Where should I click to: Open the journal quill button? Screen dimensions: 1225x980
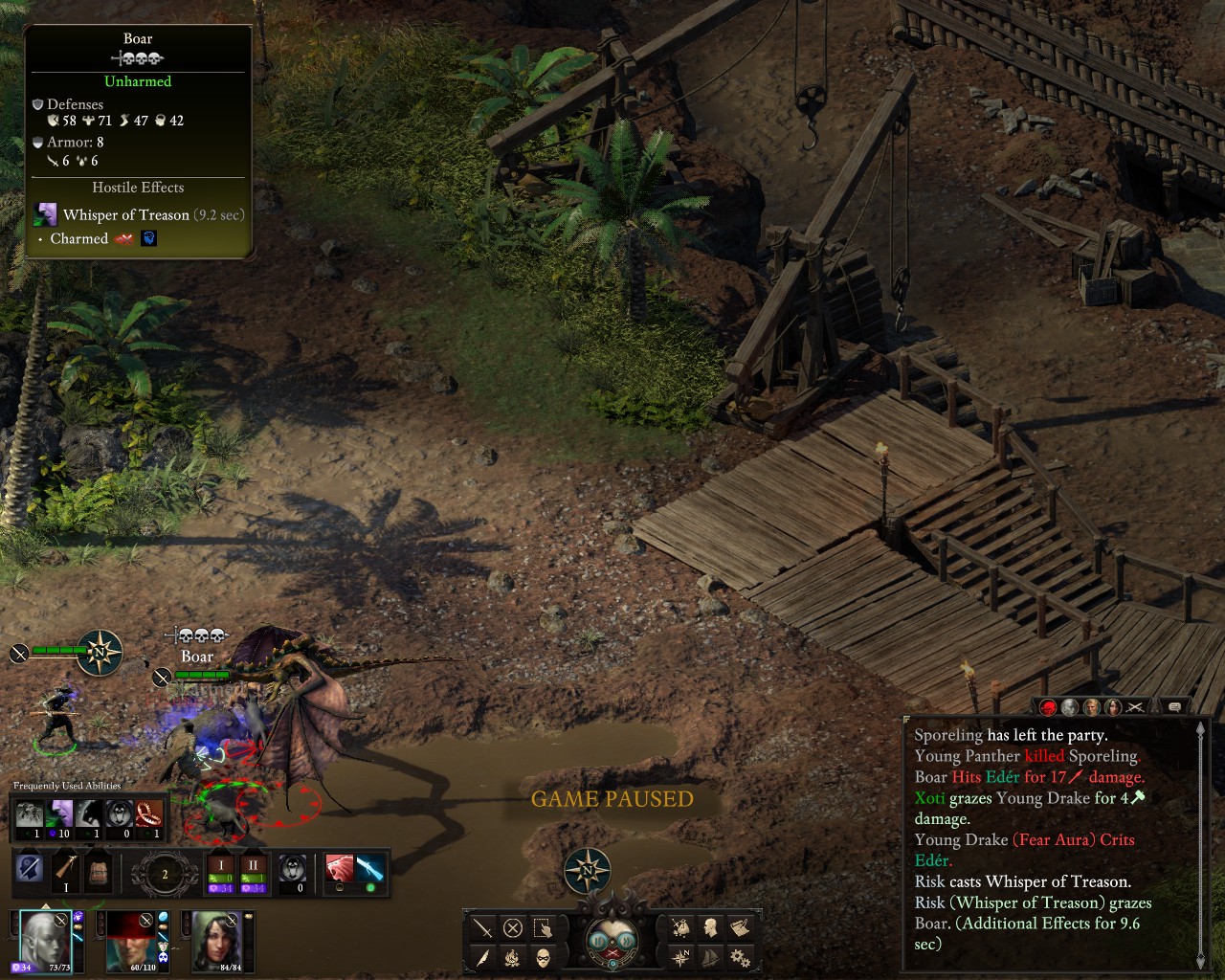483,957
